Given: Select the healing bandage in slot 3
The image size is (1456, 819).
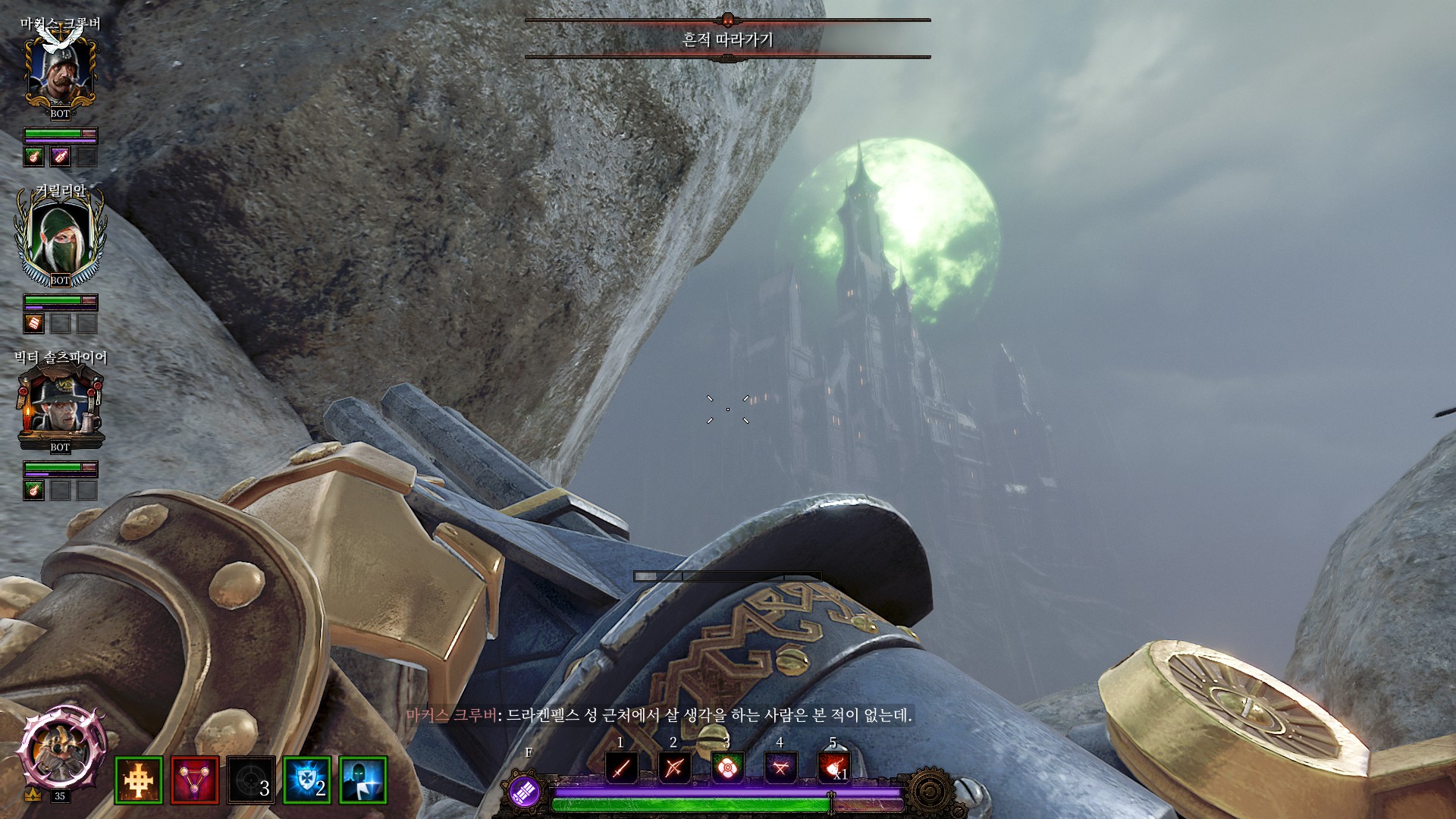Looking at the screenshot, I should pos(727,768).
